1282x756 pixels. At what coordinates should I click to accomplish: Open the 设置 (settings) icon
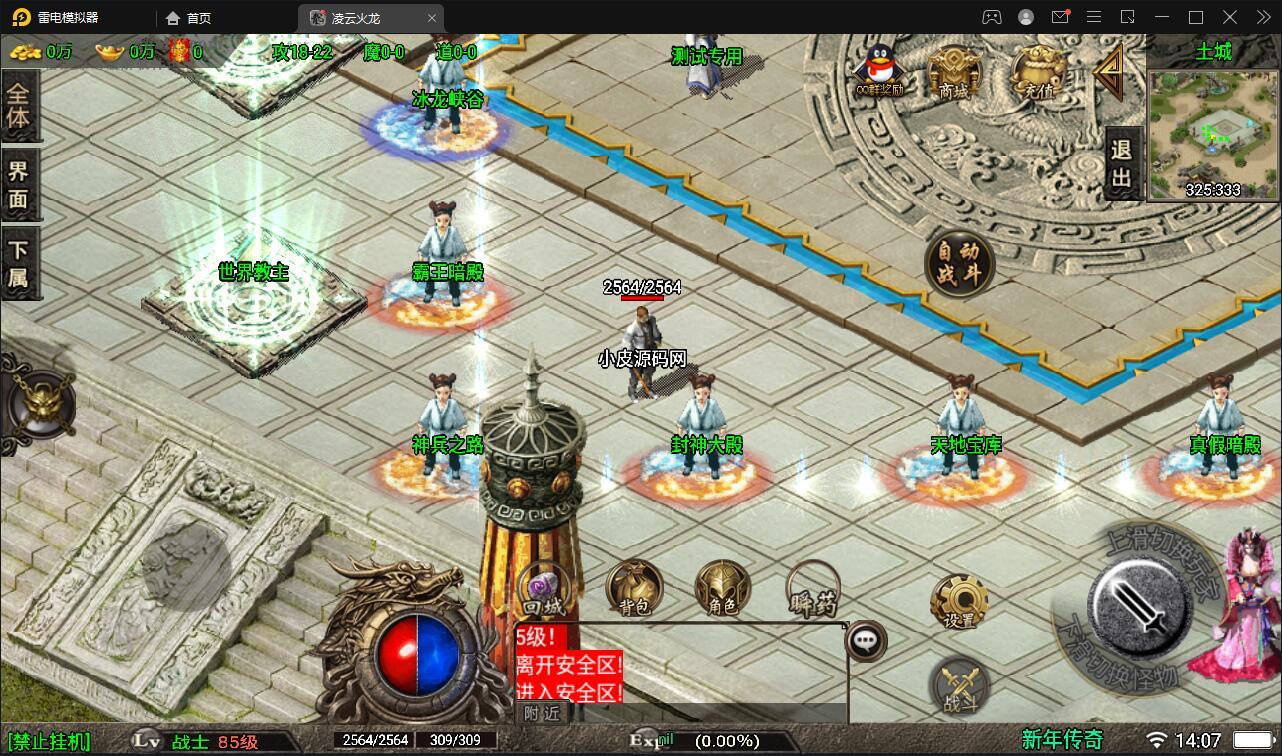[x=961, y=598]
